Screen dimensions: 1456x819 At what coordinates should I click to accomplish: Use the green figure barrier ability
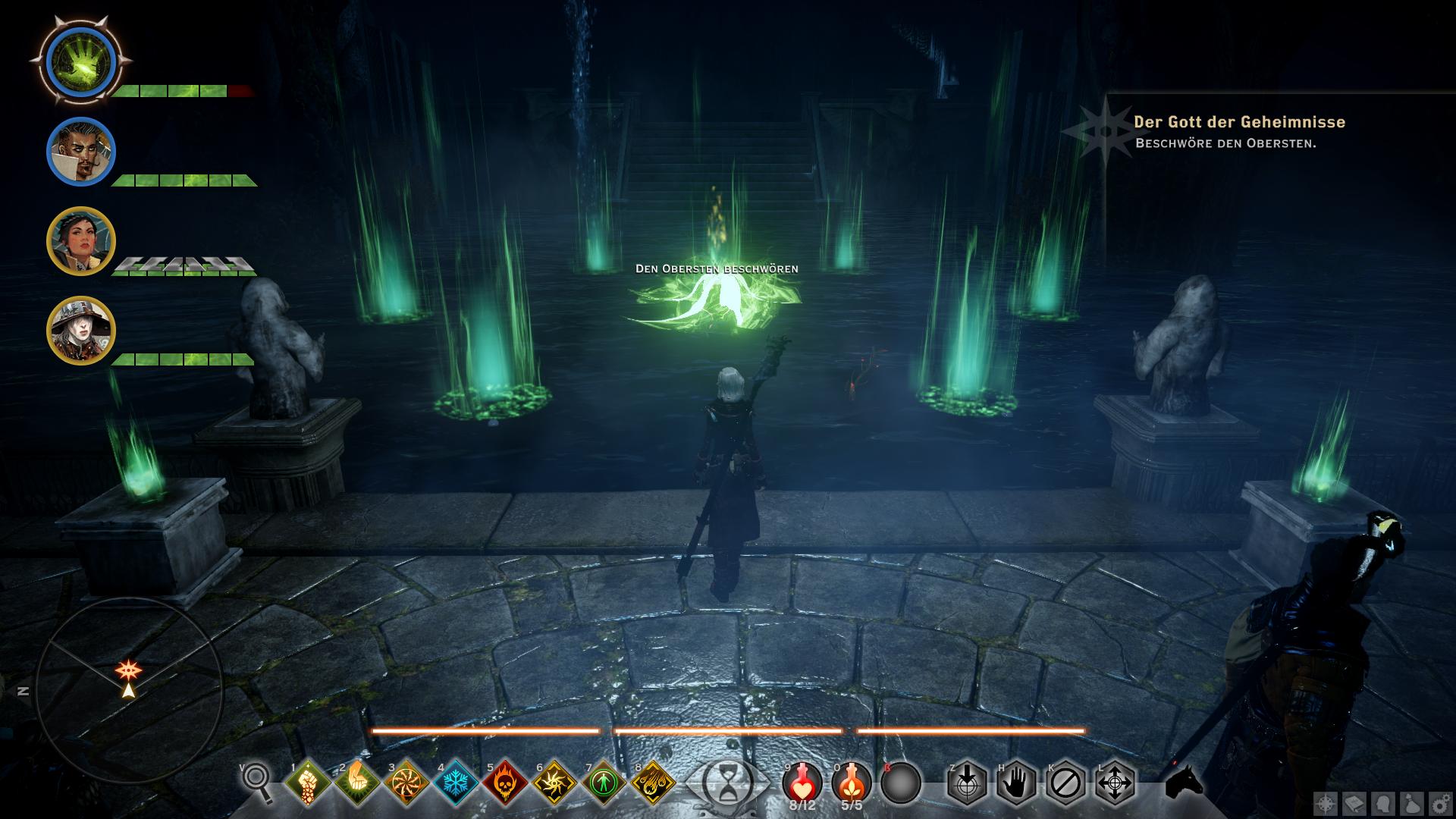click(604, 783)
